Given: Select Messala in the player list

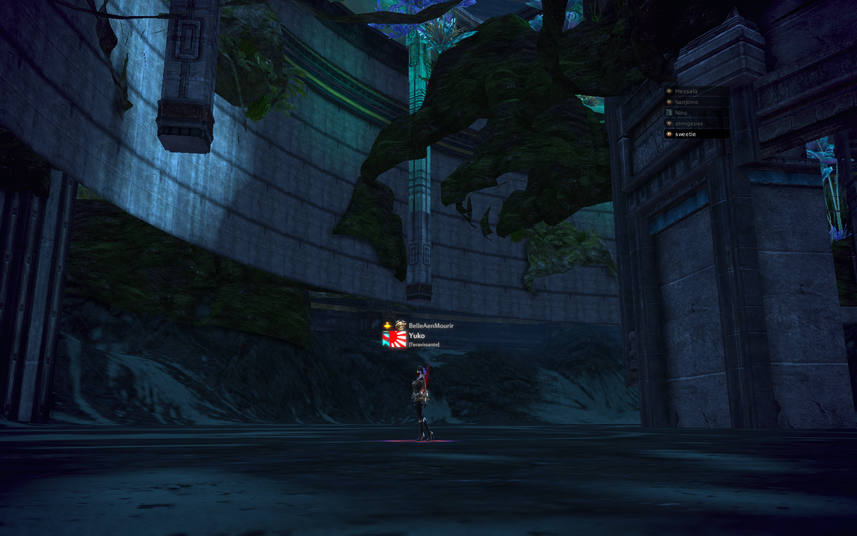Looking at the screenshot, I should click(687, 91).
